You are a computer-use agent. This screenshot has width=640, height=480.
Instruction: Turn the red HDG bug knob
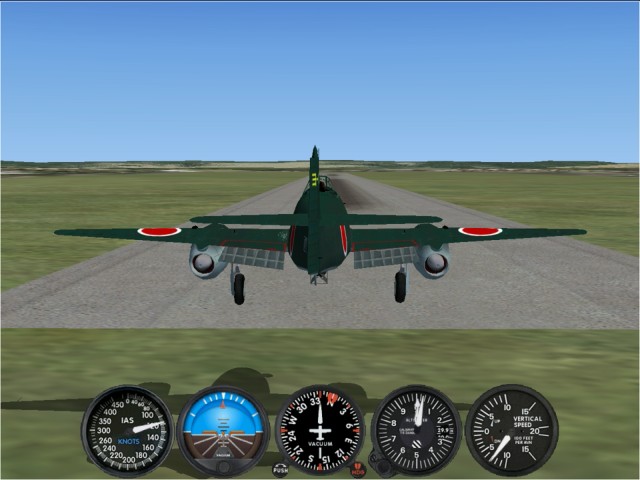click(x=358, y=469)
